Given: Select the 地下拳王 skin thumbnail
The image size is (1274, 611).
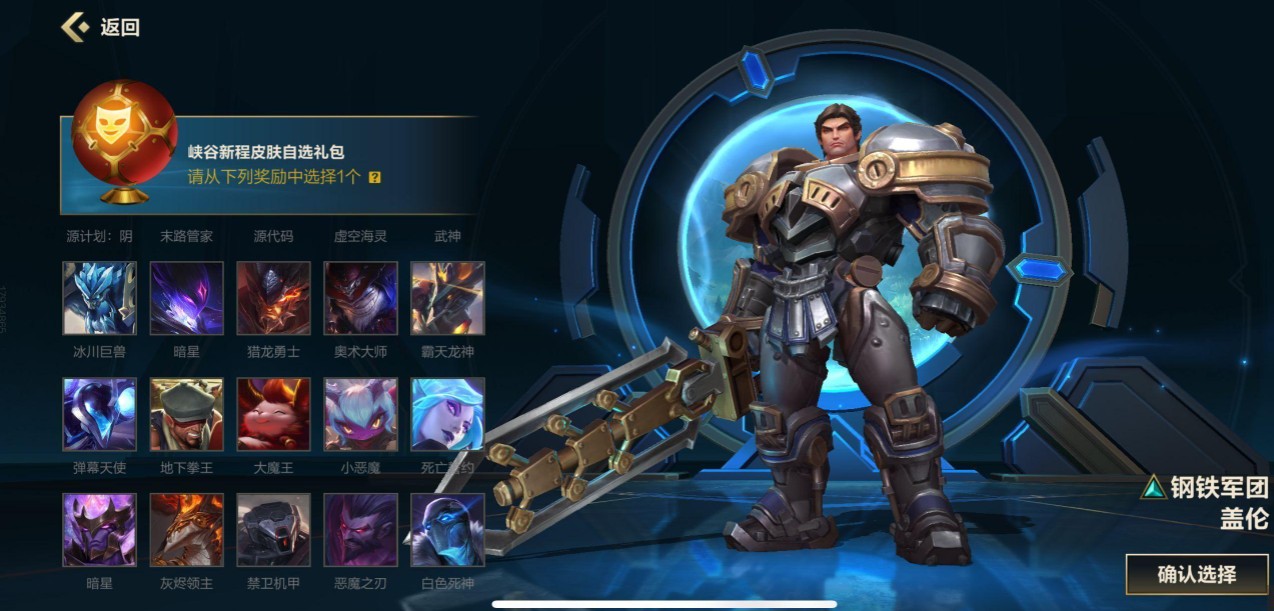Looking at the screenshot, I should click(187, 414).
